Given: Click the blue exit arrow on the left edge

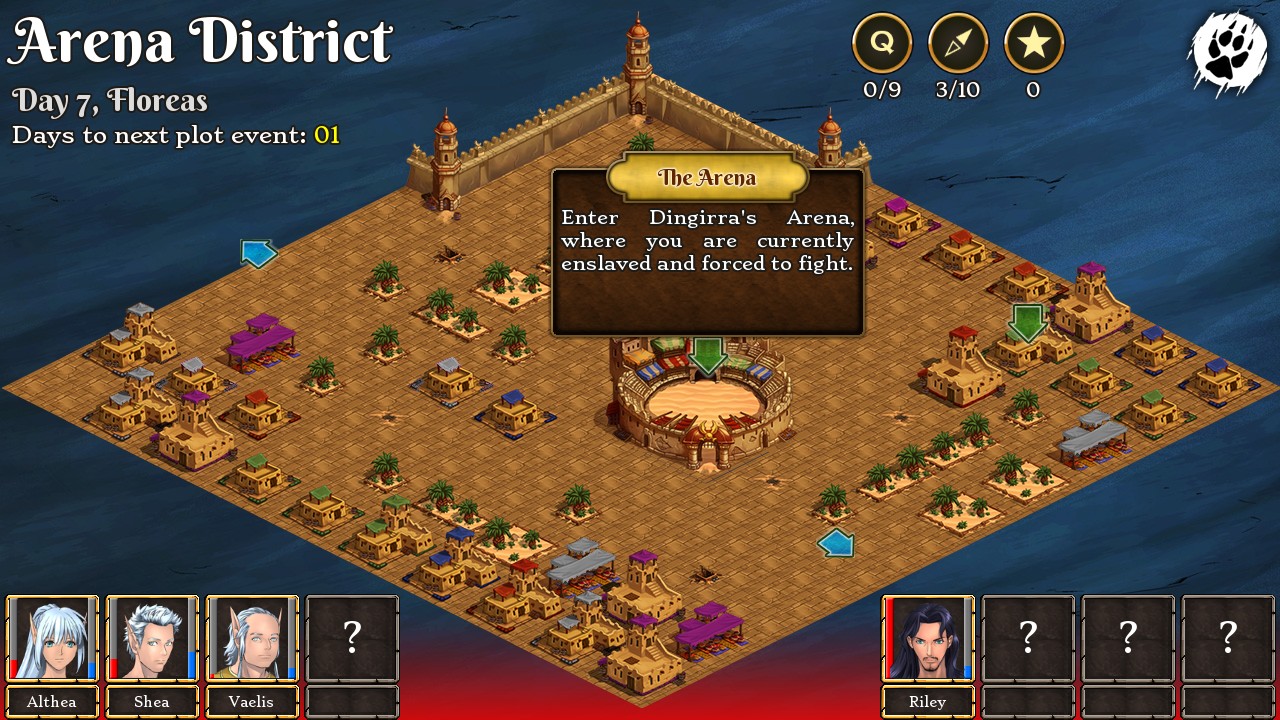Looking at the screenshot, I should (258, 254).
